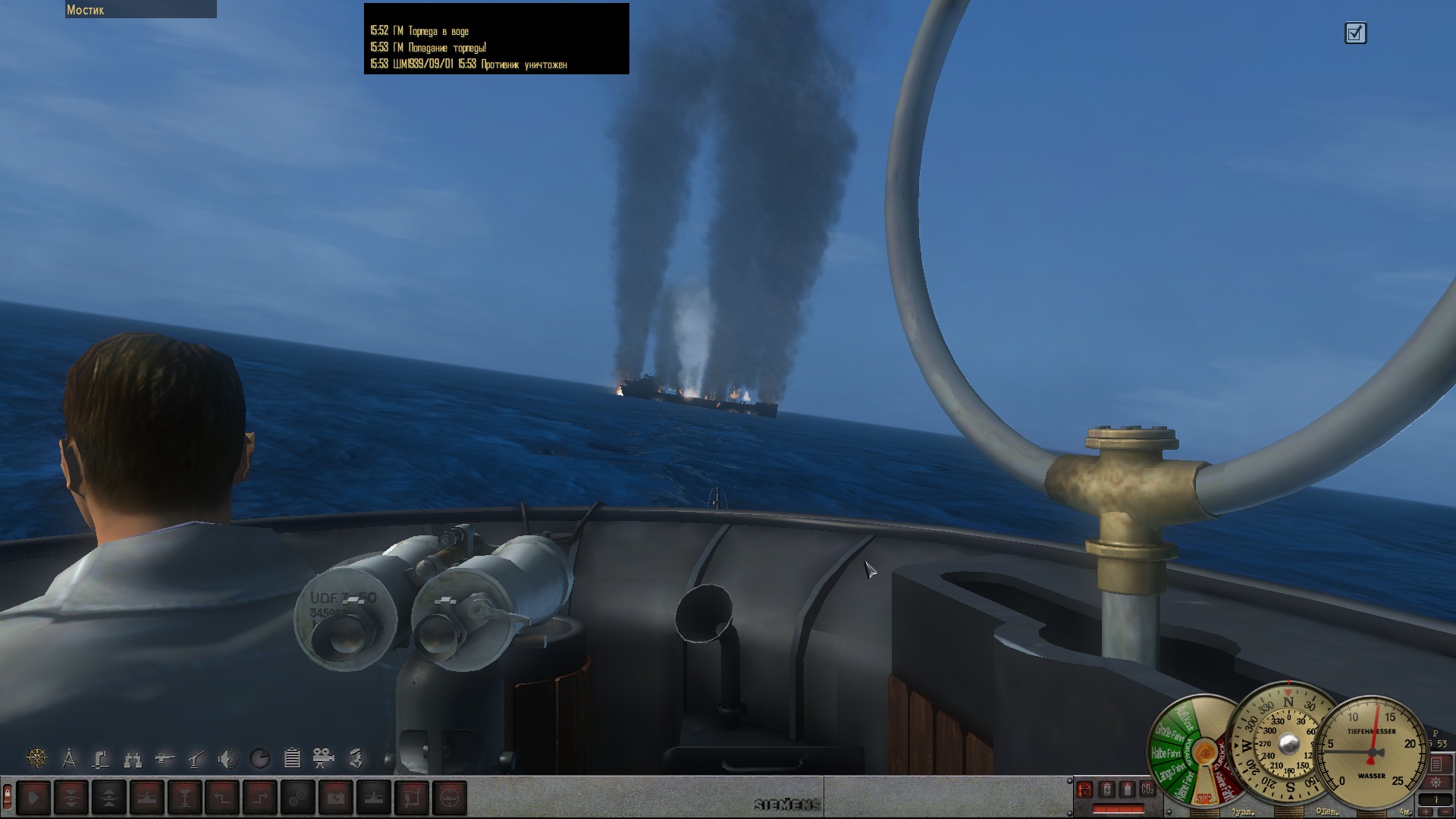1456x819 pixels.
Task: Open the radar dial station icon
Action: [260, 758]
